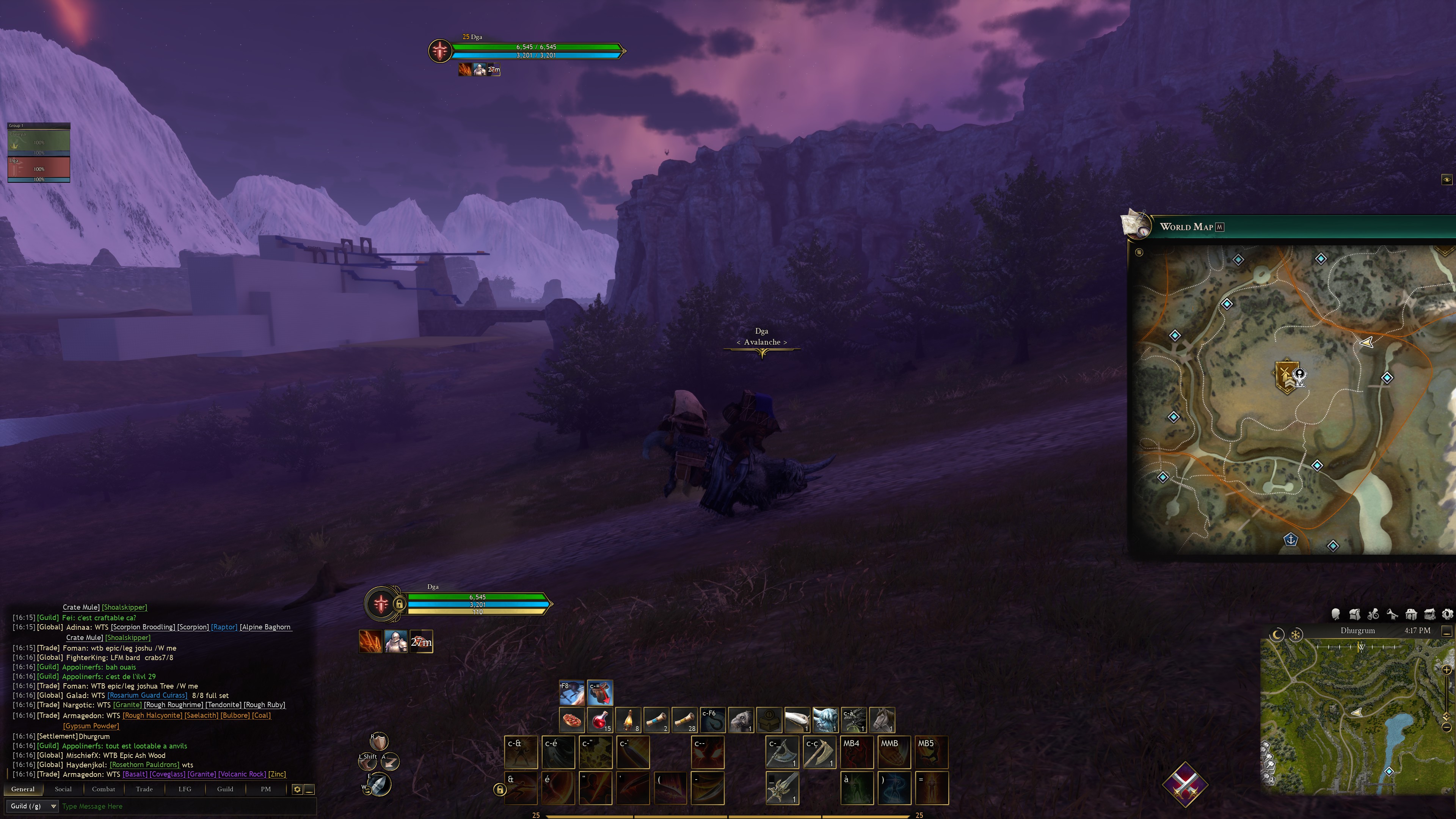This screenshot has height=819, width=1456.
Task: Open the character head menu icon
Action: (1336, 614)
